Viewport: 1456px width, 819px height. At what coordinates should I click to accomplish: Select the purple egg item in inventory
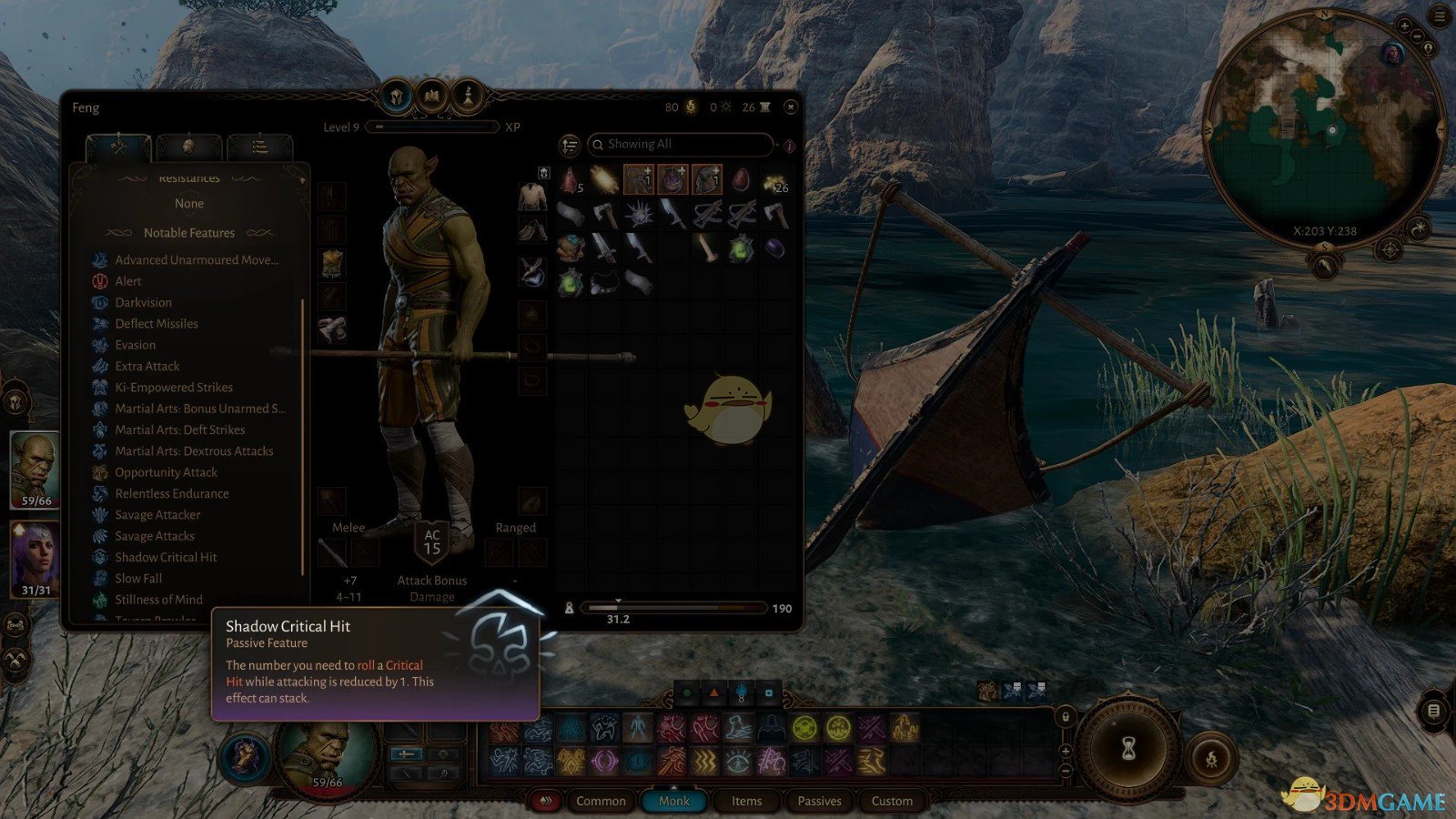click(774, 248)
